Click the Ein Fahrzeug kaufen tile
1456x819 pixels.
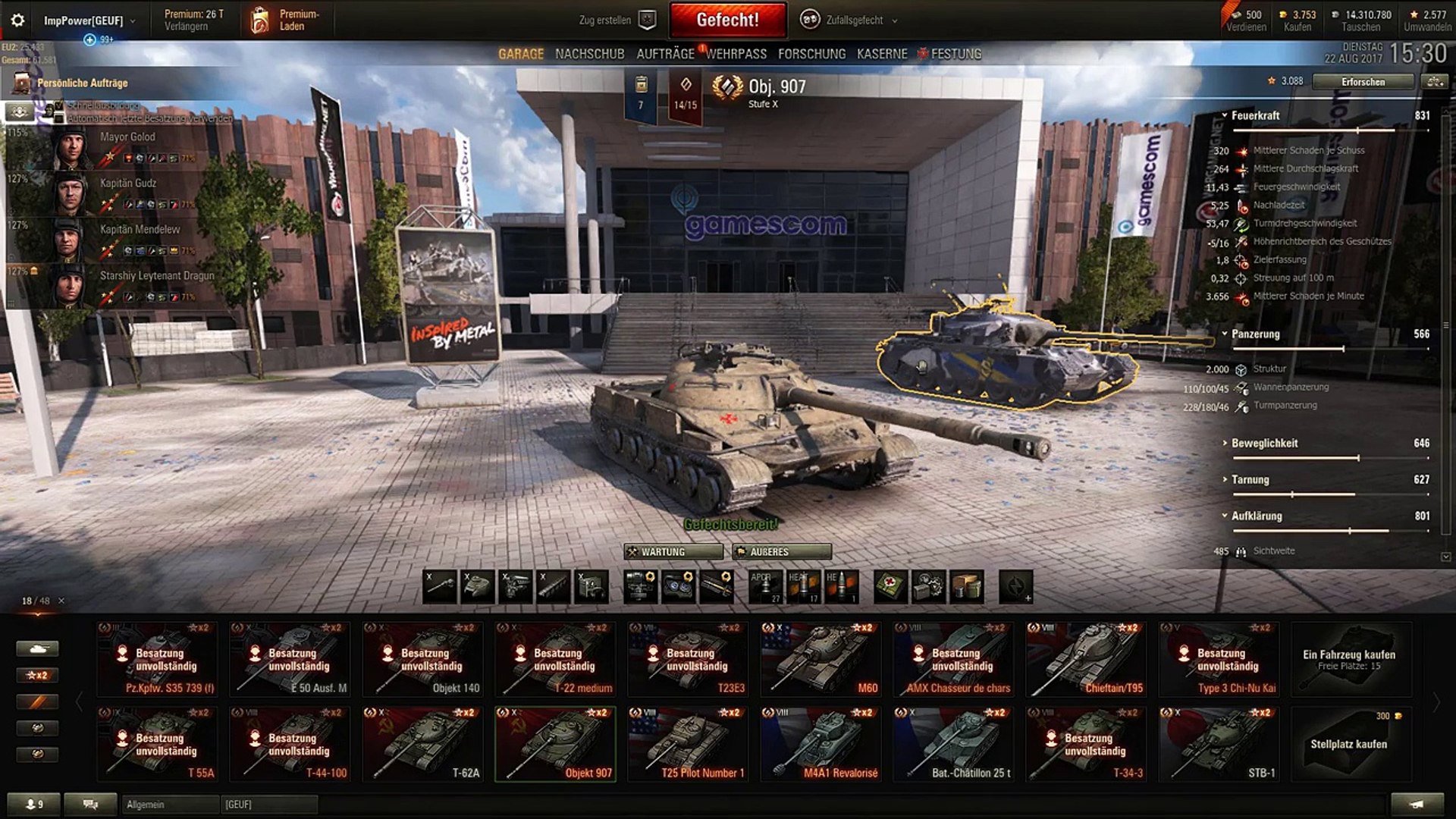pyautogui.click(x=1348, y=659)
